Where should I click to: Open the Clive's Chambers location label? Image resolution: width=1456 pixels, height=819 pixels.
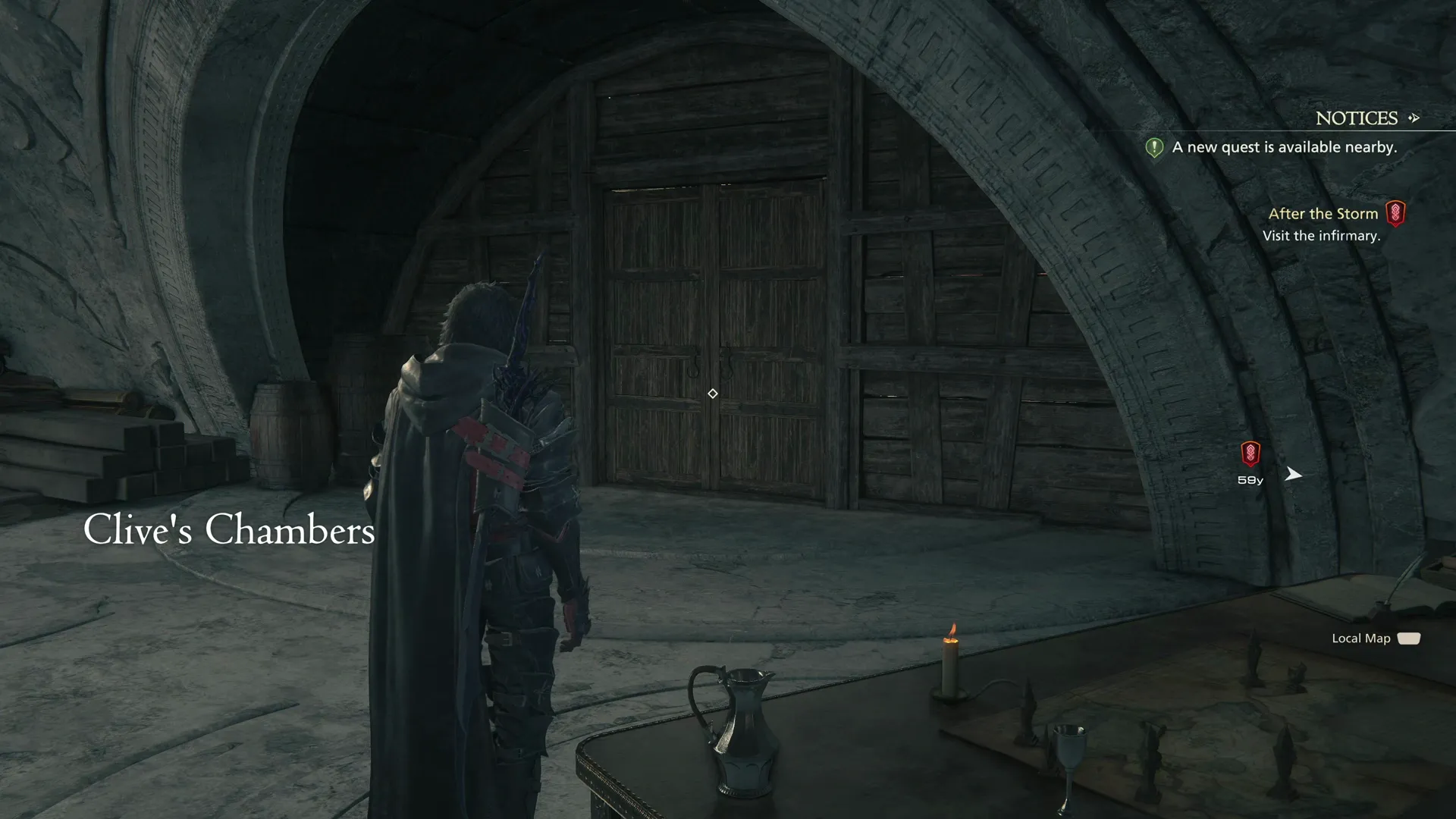229,530
